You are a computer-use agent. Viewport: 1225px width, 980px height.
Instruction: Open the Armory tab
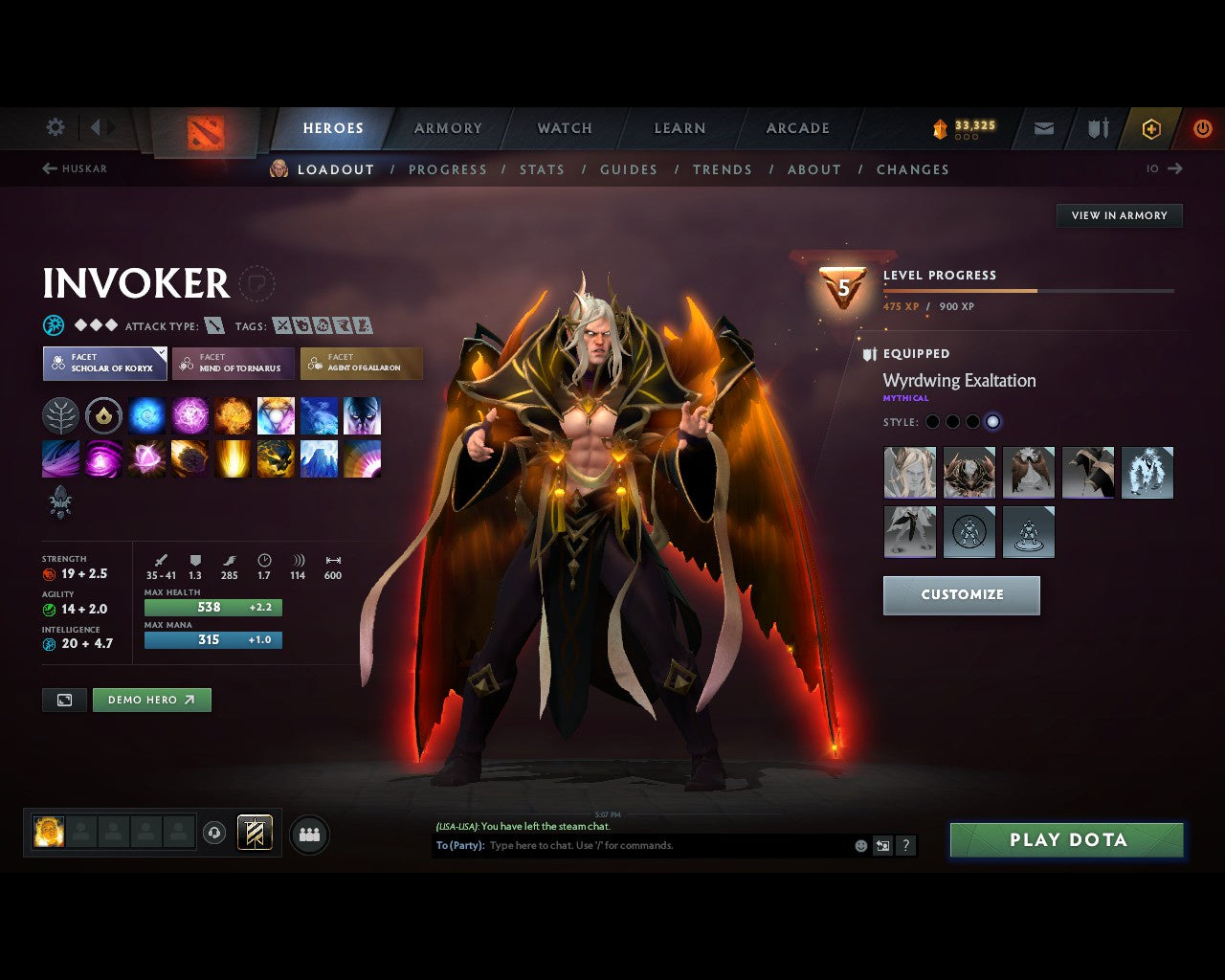448,128
